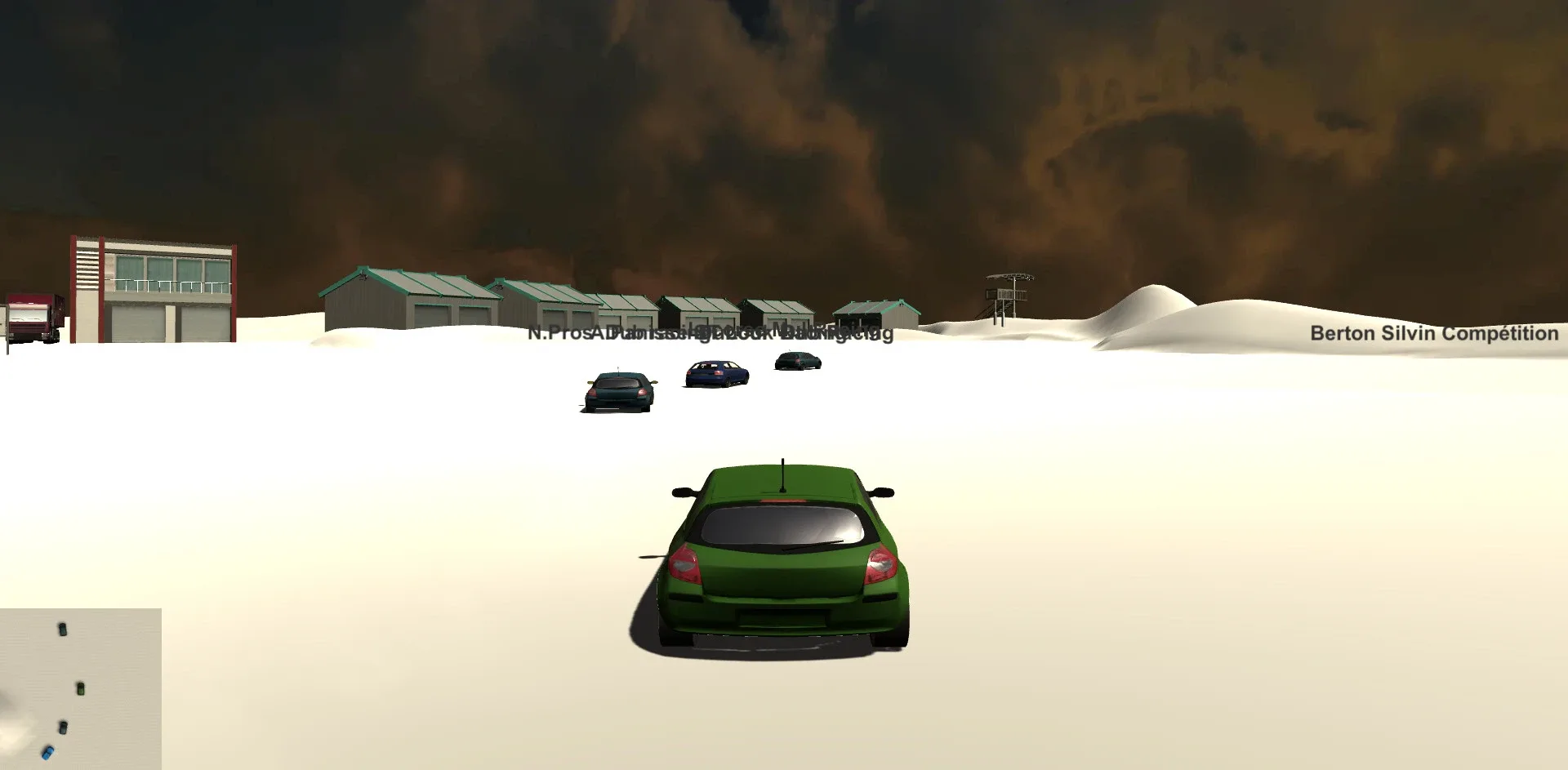Select the green car marker on the minimap
This screenshot has width=1568, height=770.
(x=81, y=688)
